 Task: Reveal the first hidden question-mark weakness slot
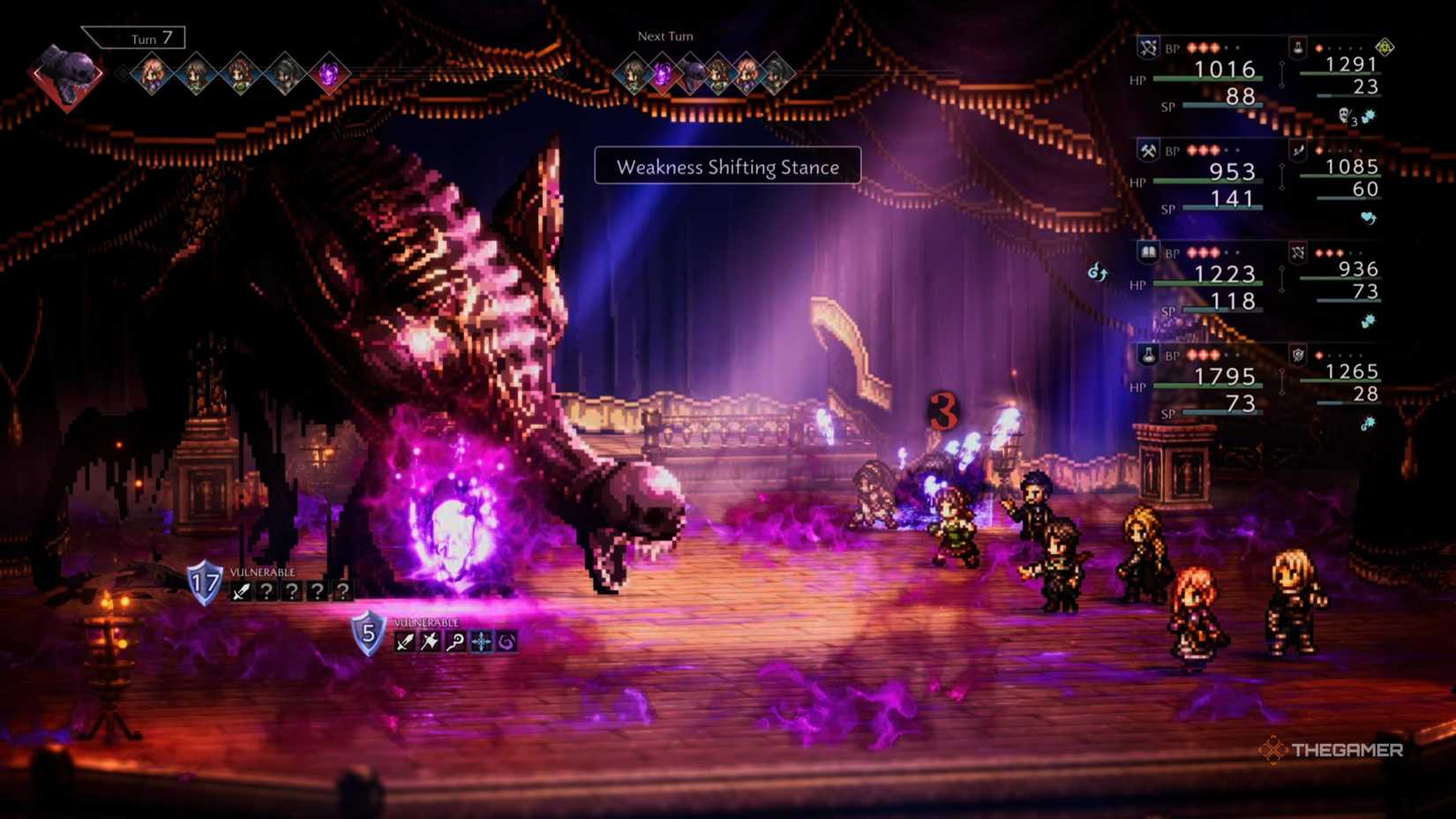267,591
